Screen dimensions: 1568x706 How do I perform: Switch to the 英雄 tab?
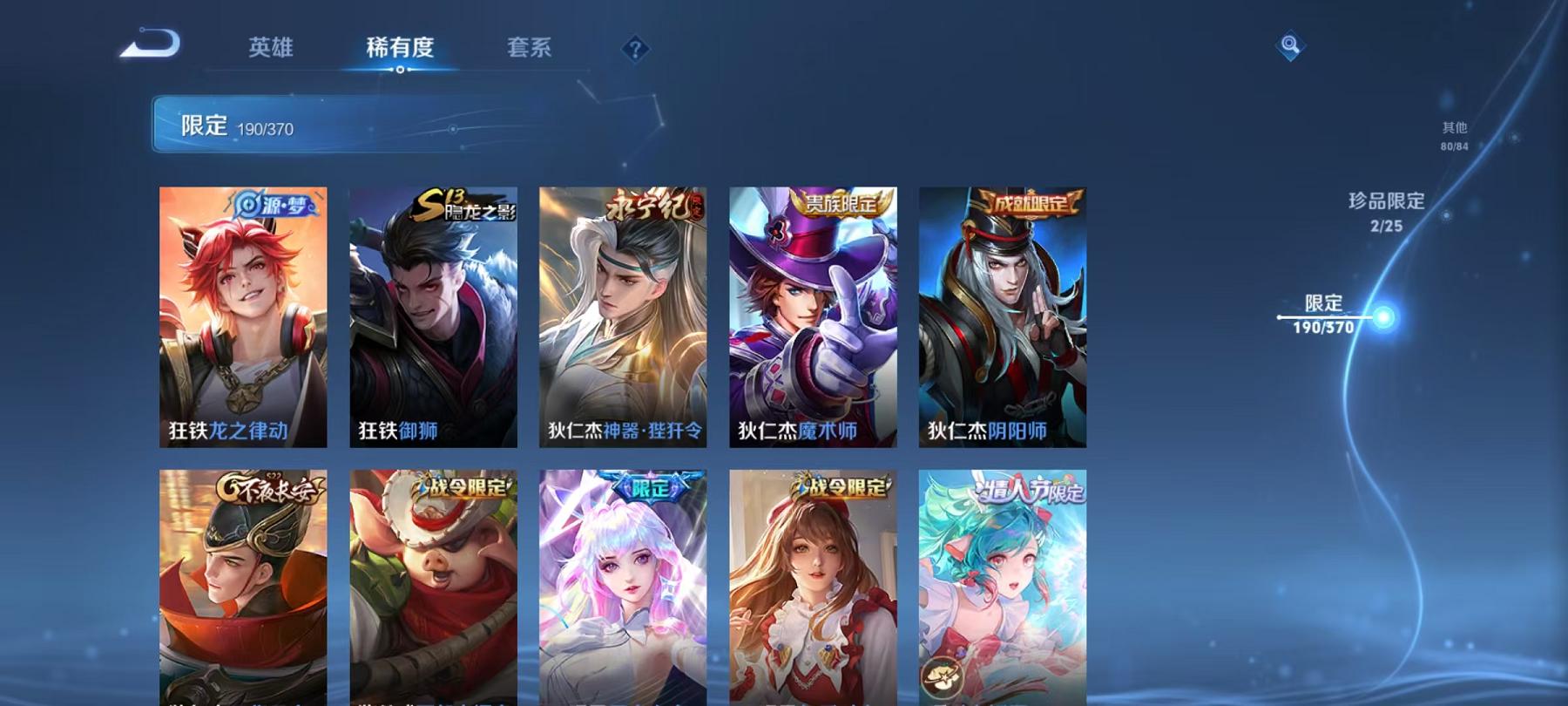pyautogui.click(x=272, y=50)
